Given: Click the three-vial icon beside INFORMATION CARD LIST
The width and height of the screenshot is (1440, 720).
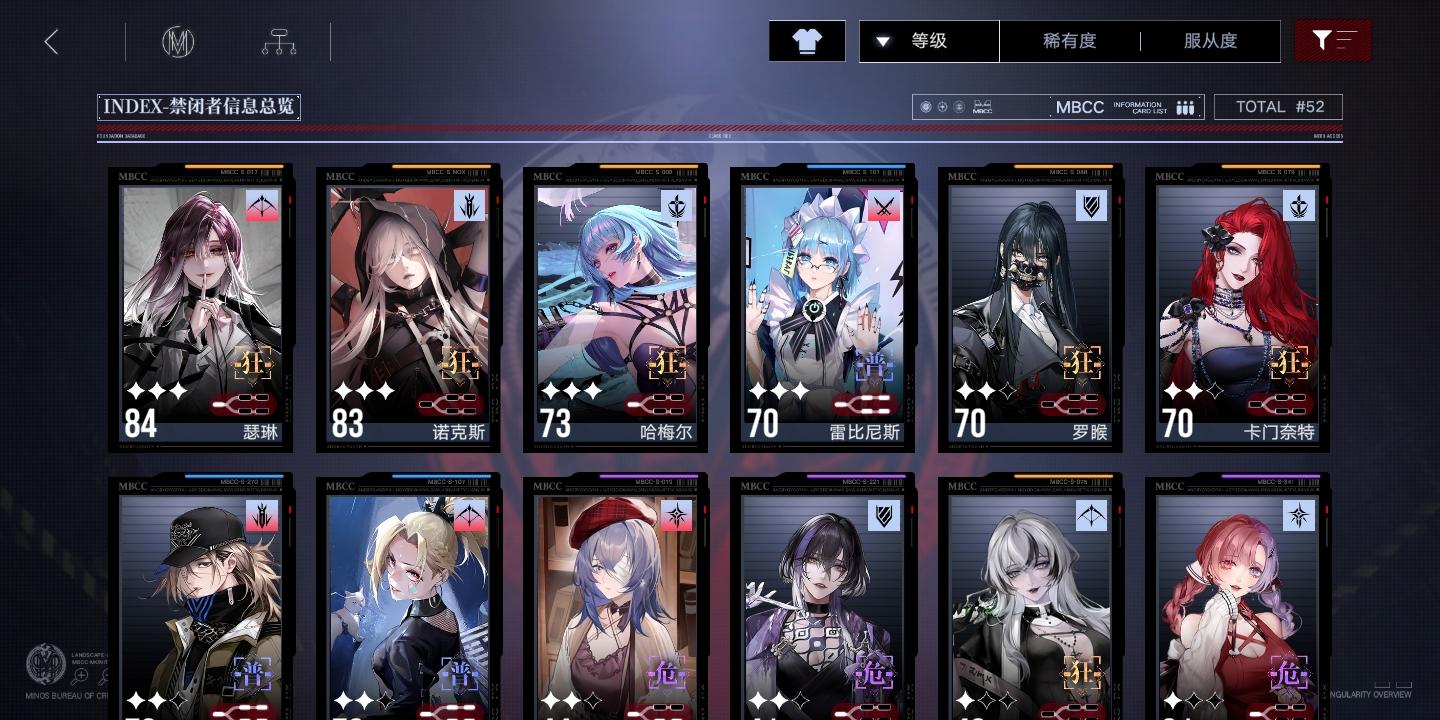Looking at the screenshot, I should [x=1185, y=107].
